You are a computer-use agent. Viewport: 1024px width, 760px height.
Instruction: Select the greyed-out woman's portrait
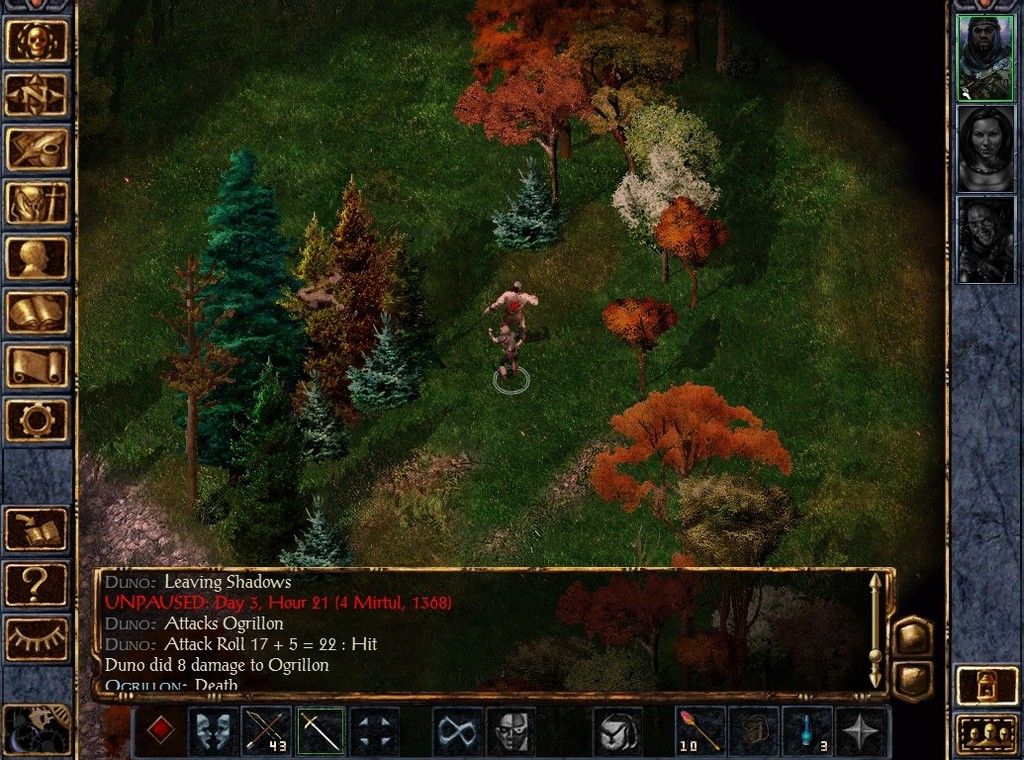coord(985,148)
